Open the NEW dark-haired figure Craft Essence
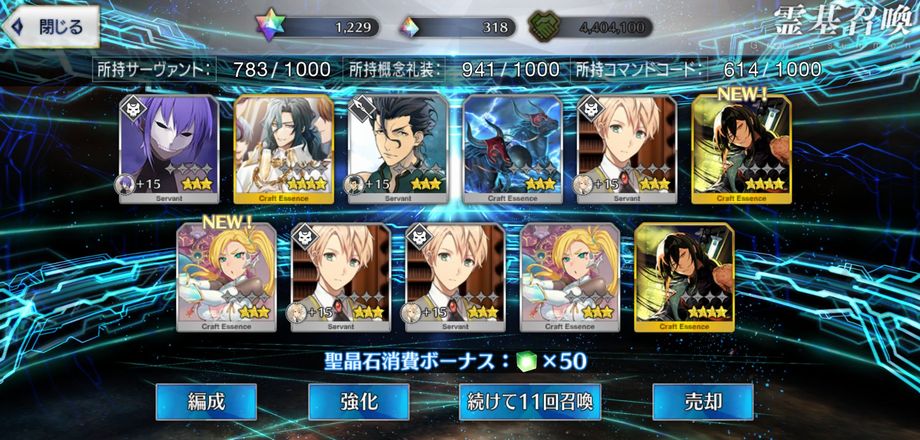This screenshot has width=920, height=440. pyautogui.click(x=732, y=150)
